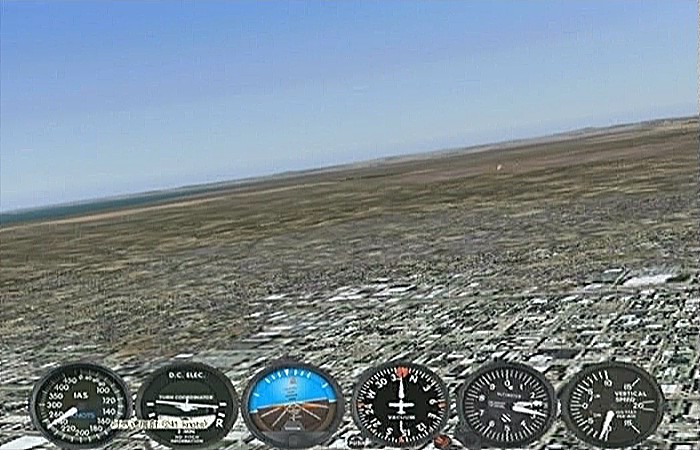Screen dimensions: 700x450
Task: Click the altimeter dial
Action: click(507, 404)
